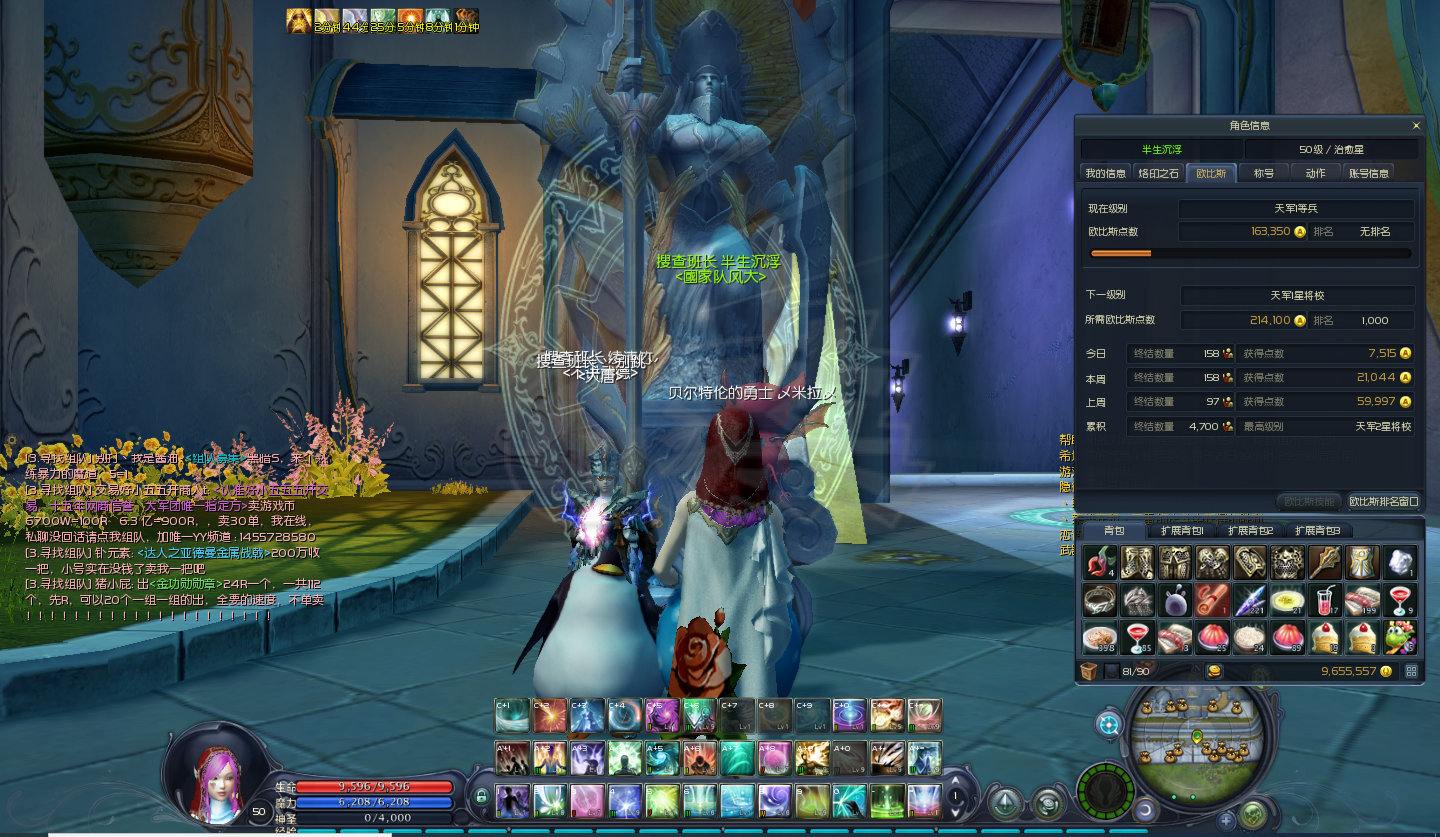This screenshot has height=837, width=1440.
Task: Open the 烙印之石 tab
Action: [x=1158, y=173]
